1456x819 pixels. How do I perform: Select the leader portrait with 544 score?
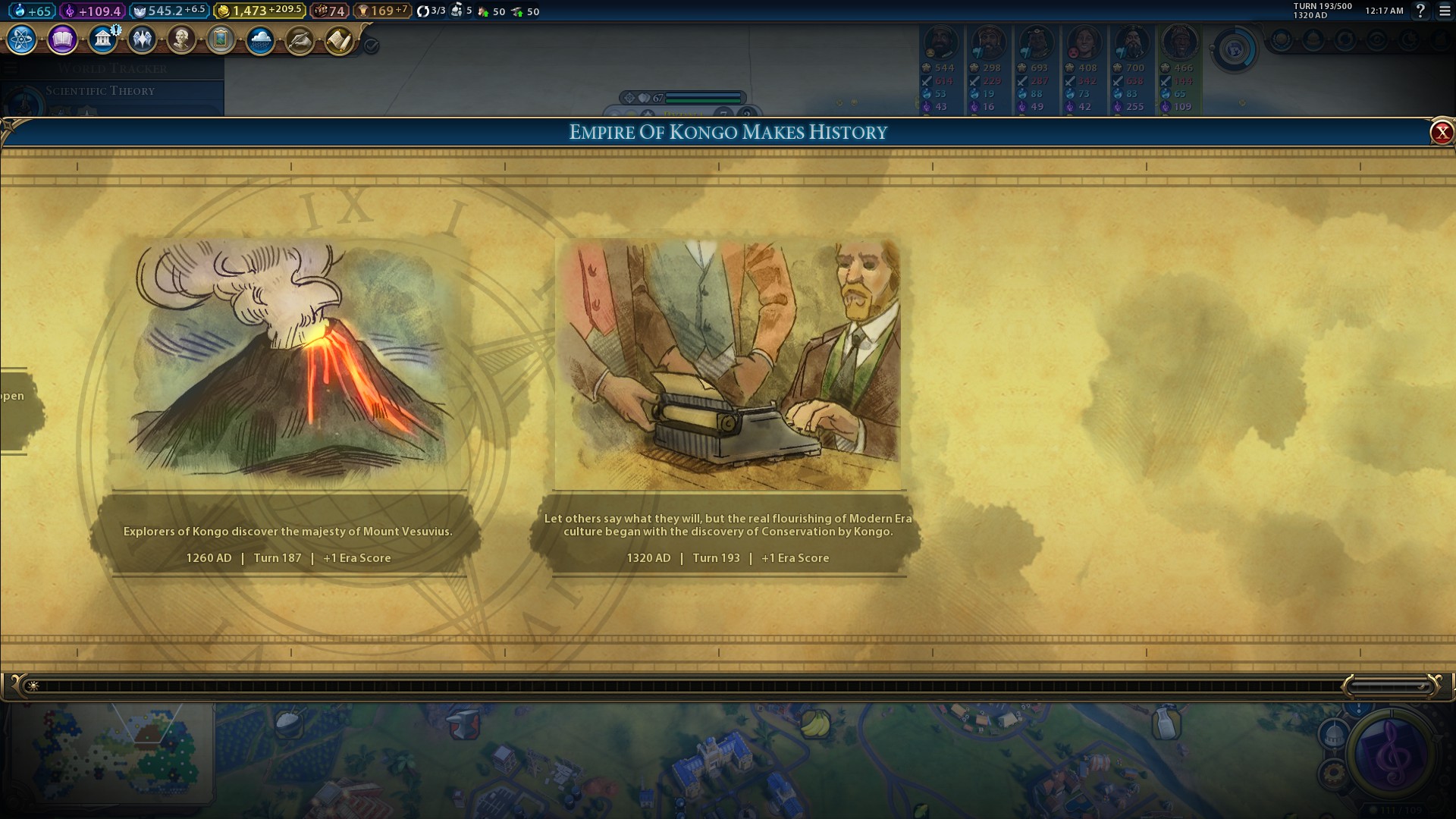940,44
